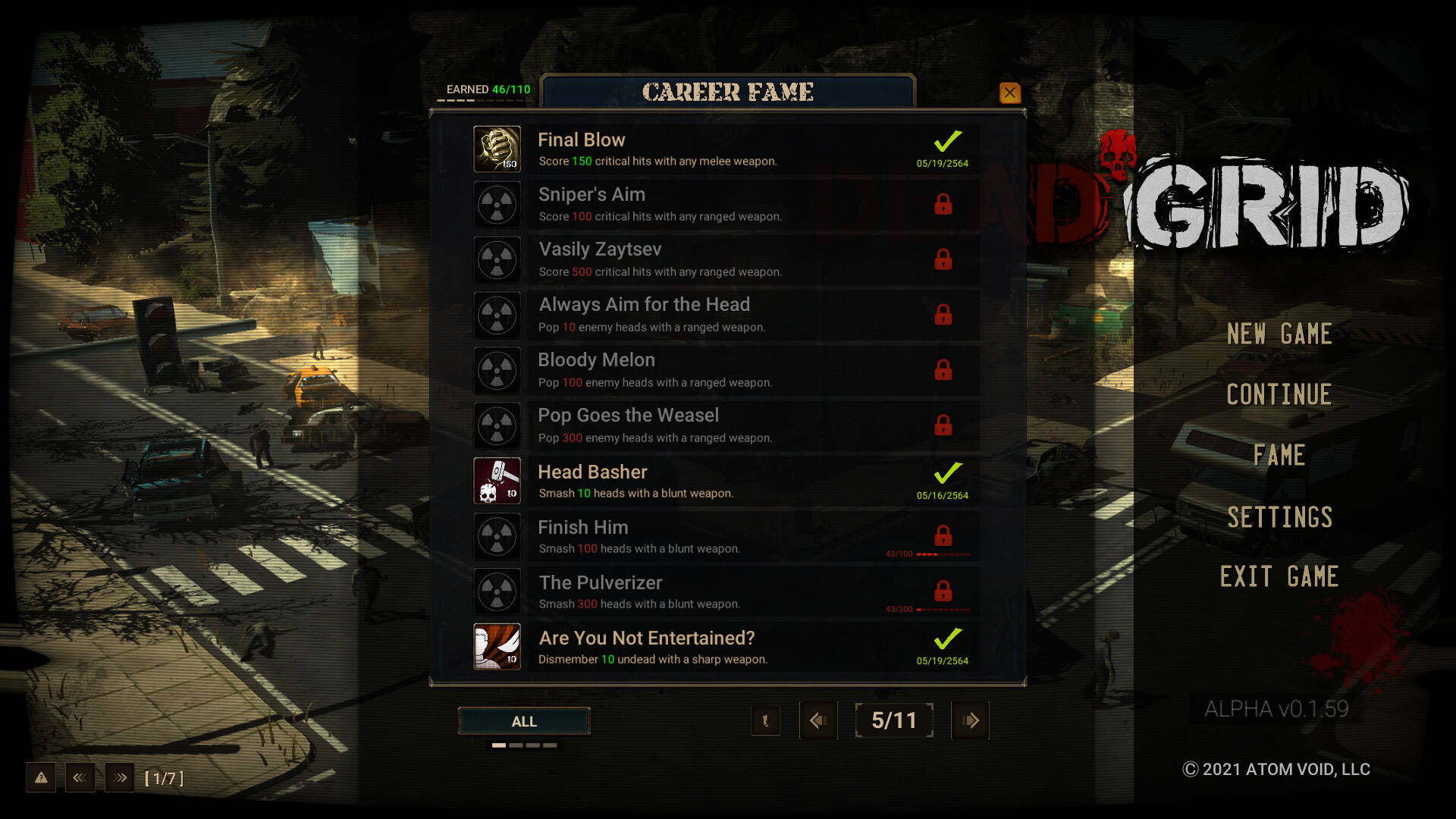Select the Head Basher achievement row
Screen dimensions: 1456x819
[x=726, y=482]
